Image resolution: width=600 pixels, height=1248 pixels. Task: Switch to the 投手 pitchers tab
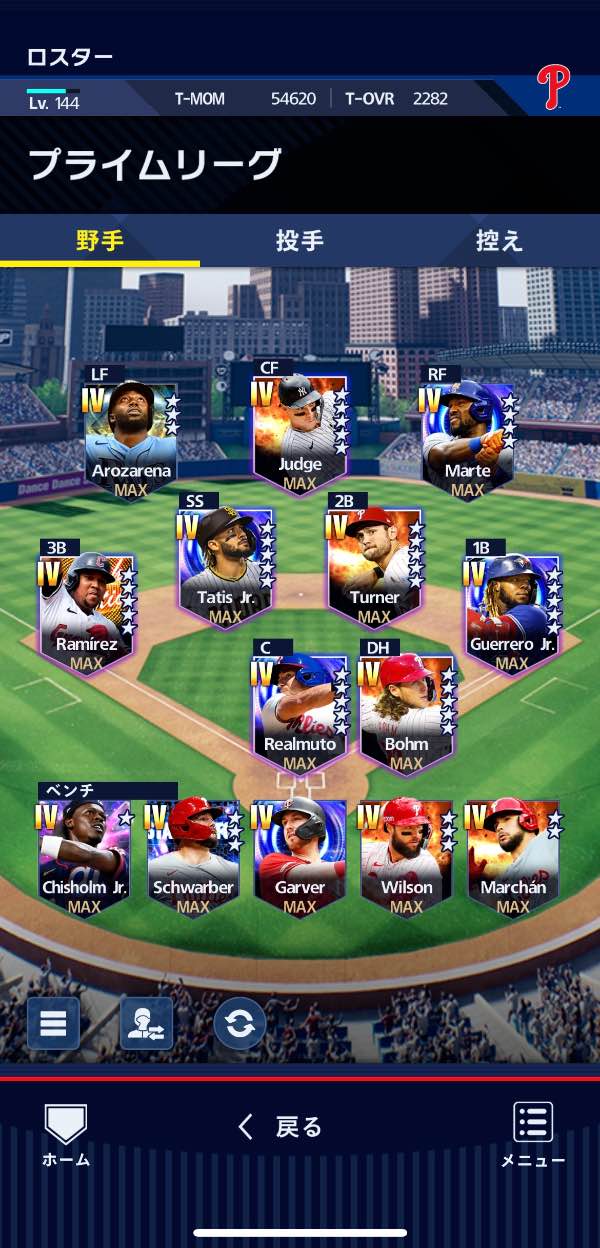(299, 241)
